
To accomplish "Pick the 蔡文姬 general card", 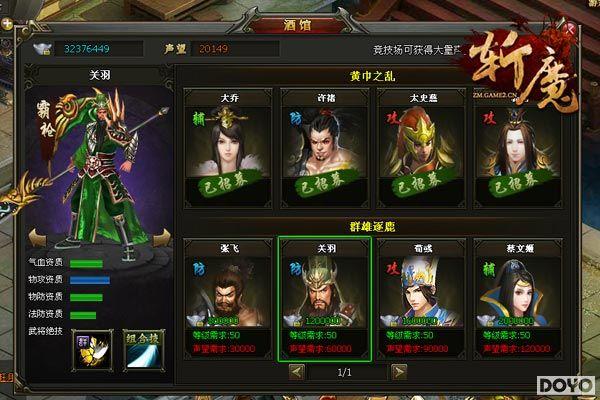I will 517,296.
